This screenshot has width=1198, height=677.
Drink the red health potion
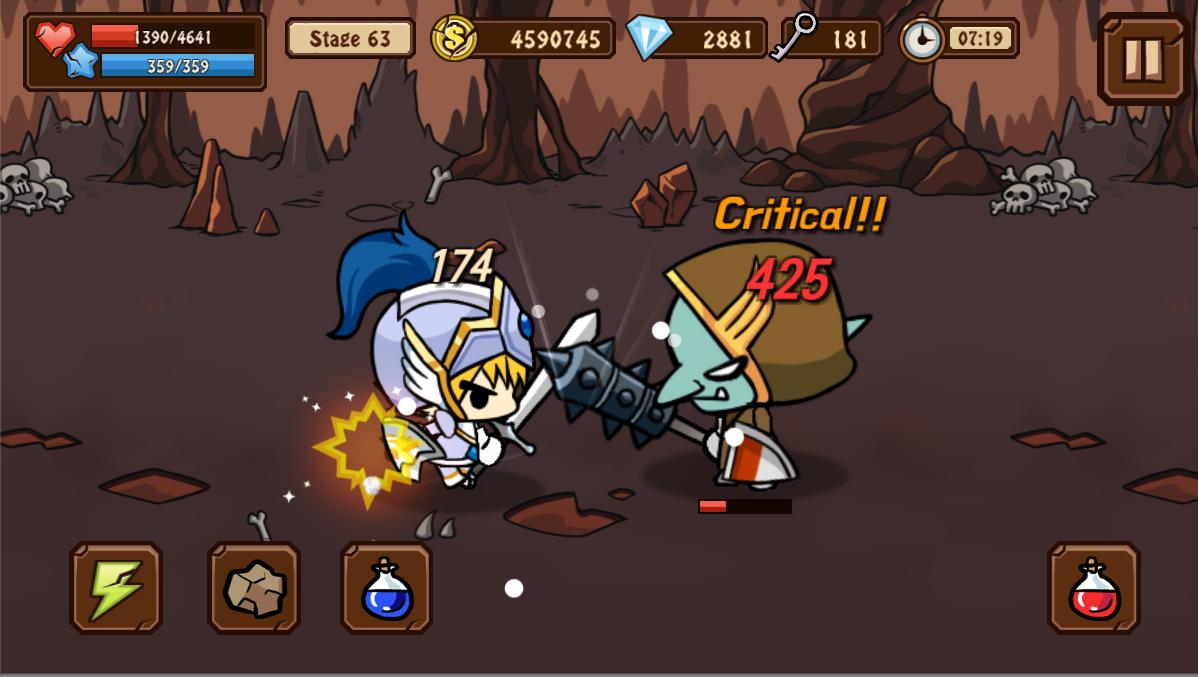(x=1094, y=588)
